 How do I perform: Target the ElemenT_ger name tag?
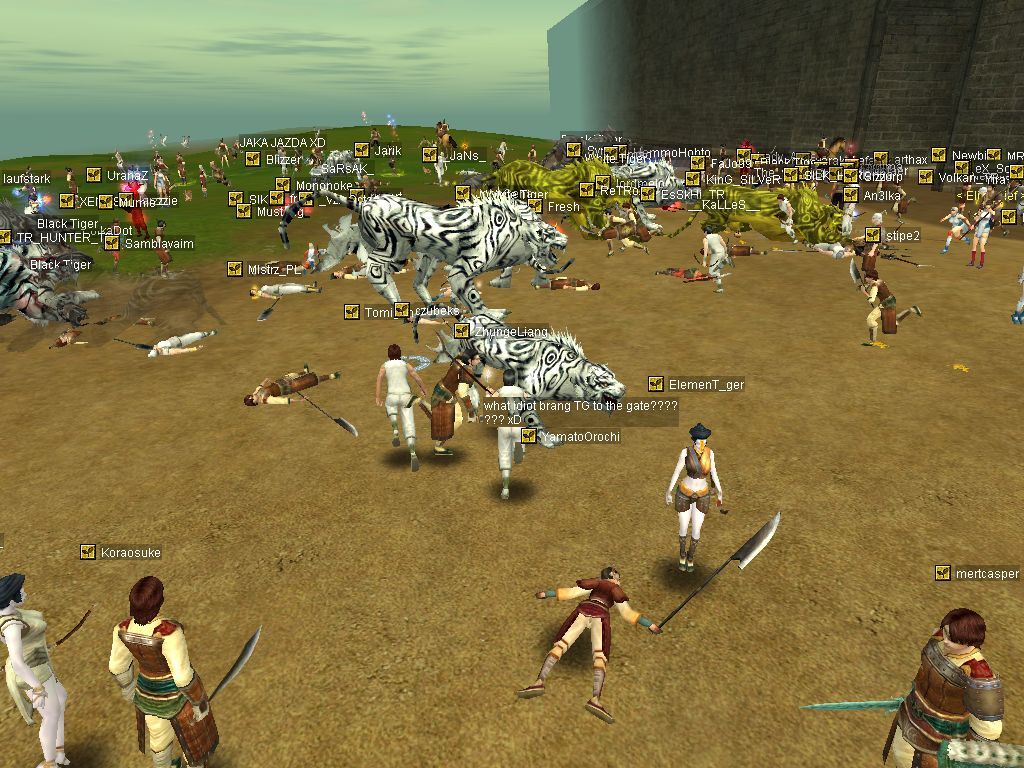(x=706, y=385)
